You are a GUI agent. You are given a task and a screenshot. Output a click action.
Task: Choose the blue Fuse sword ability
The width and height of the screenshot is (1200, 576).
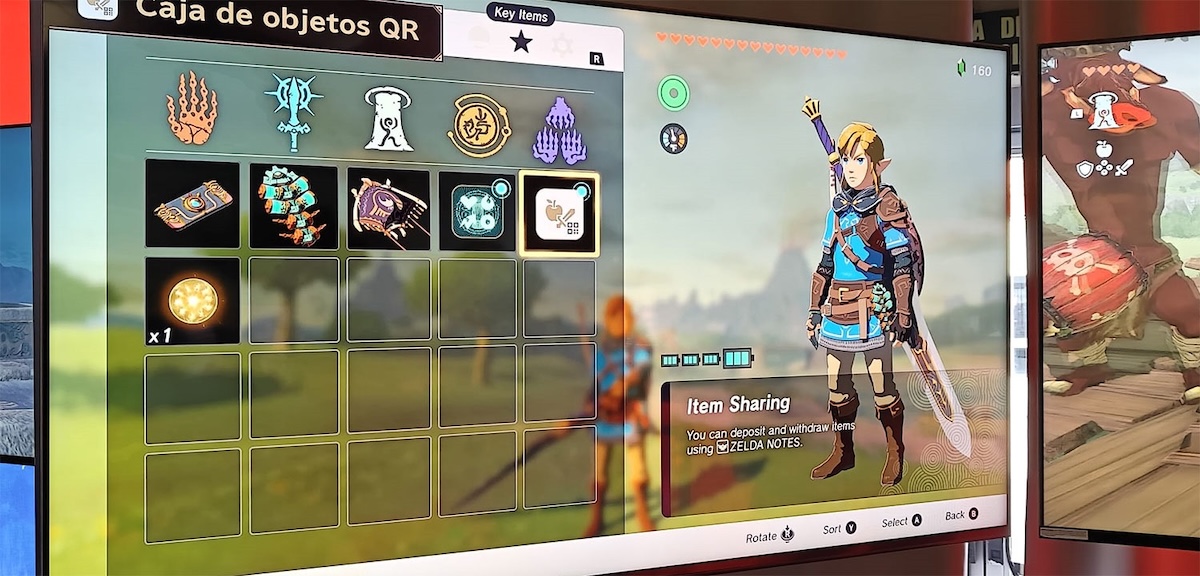292,112
